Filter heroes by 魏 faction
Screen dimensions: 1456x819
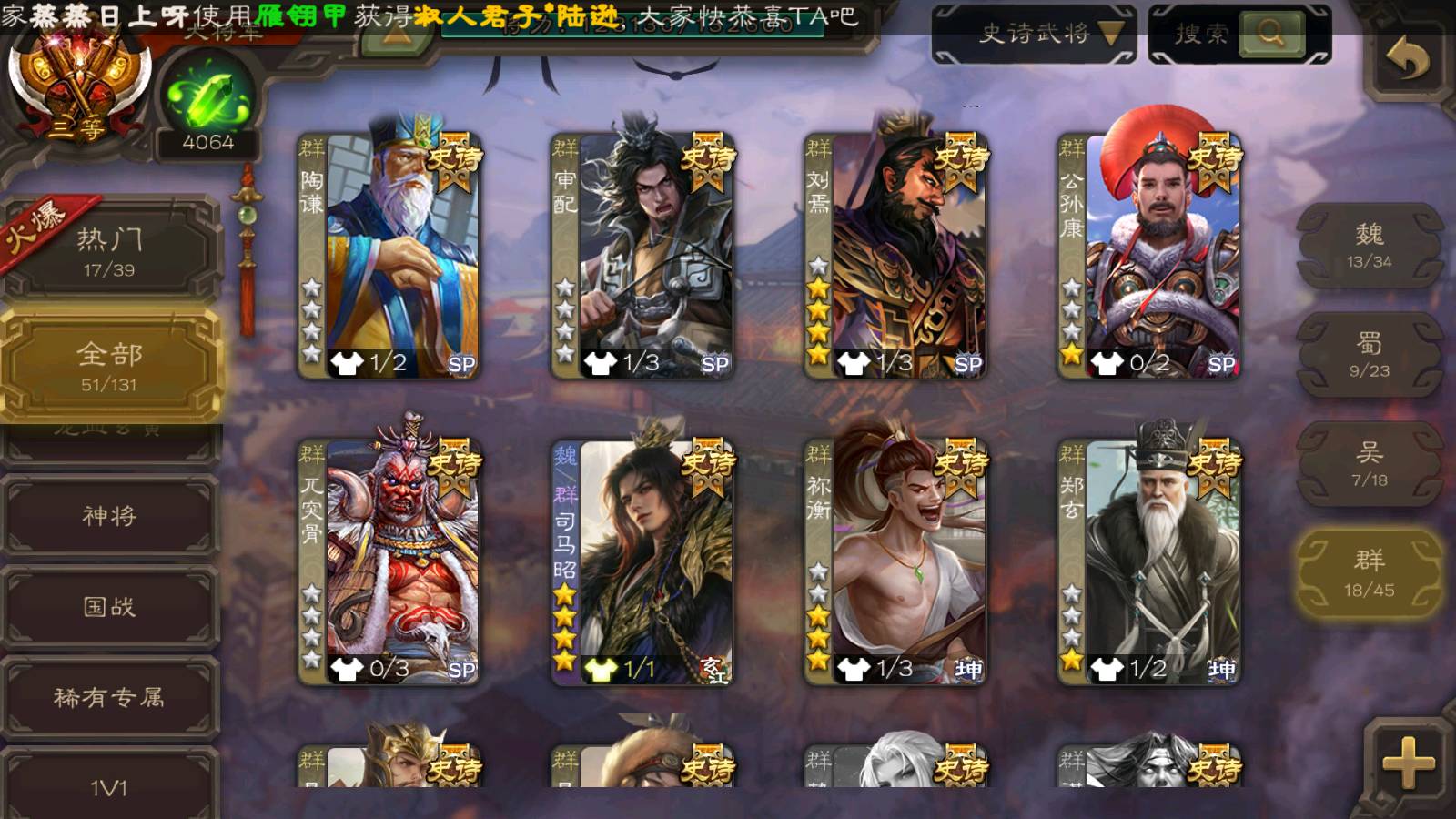[x=1370, y=246]
